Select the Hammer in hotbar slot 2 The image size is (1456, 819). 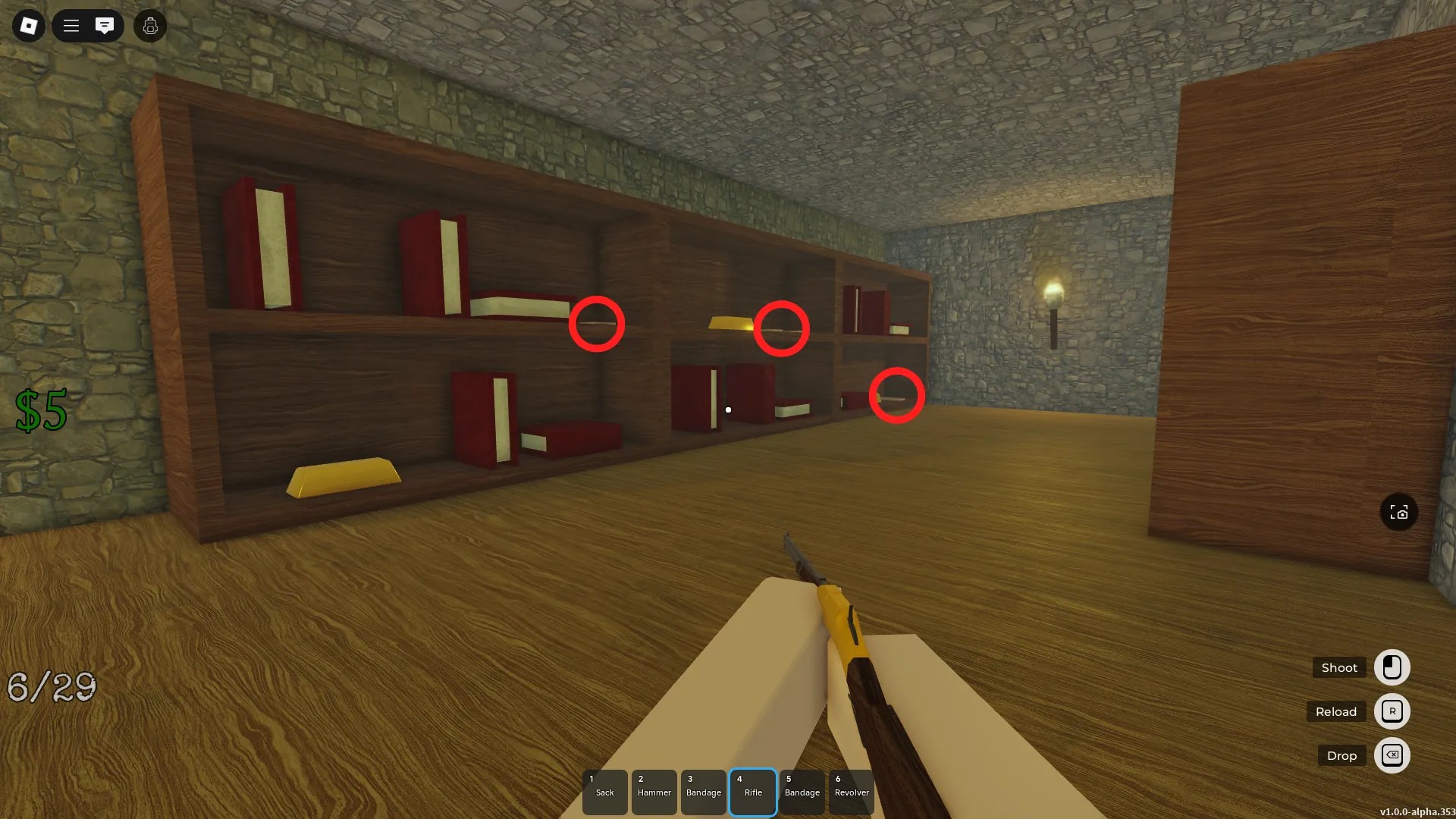tap(654, 792)
